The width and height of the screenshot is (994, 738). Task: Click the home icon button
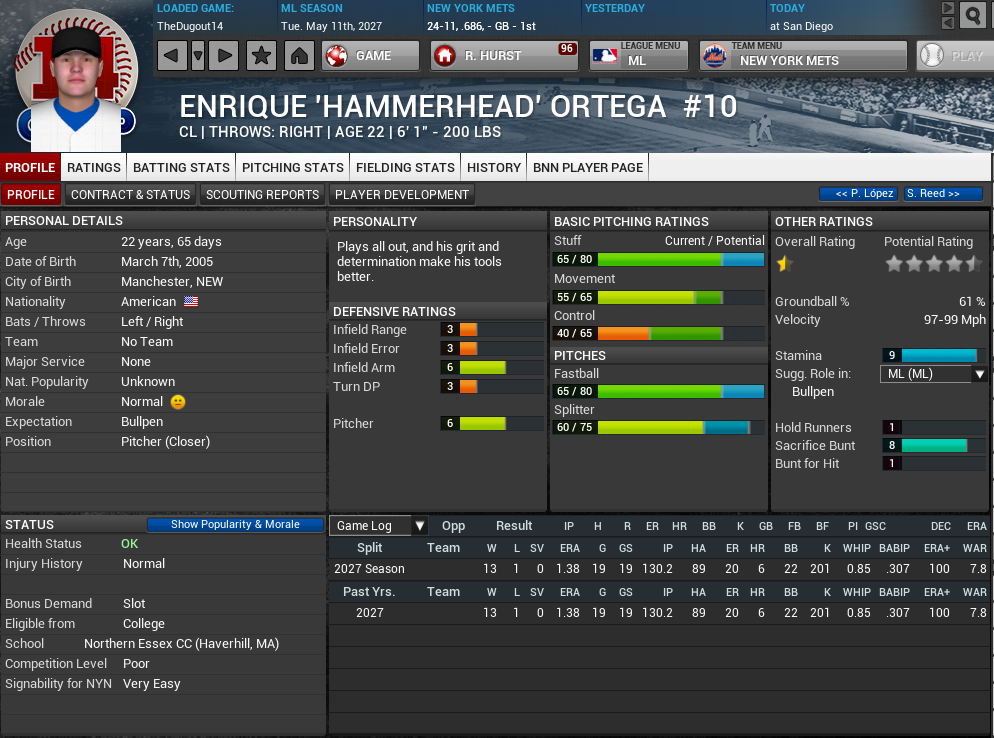click(298, 56)
